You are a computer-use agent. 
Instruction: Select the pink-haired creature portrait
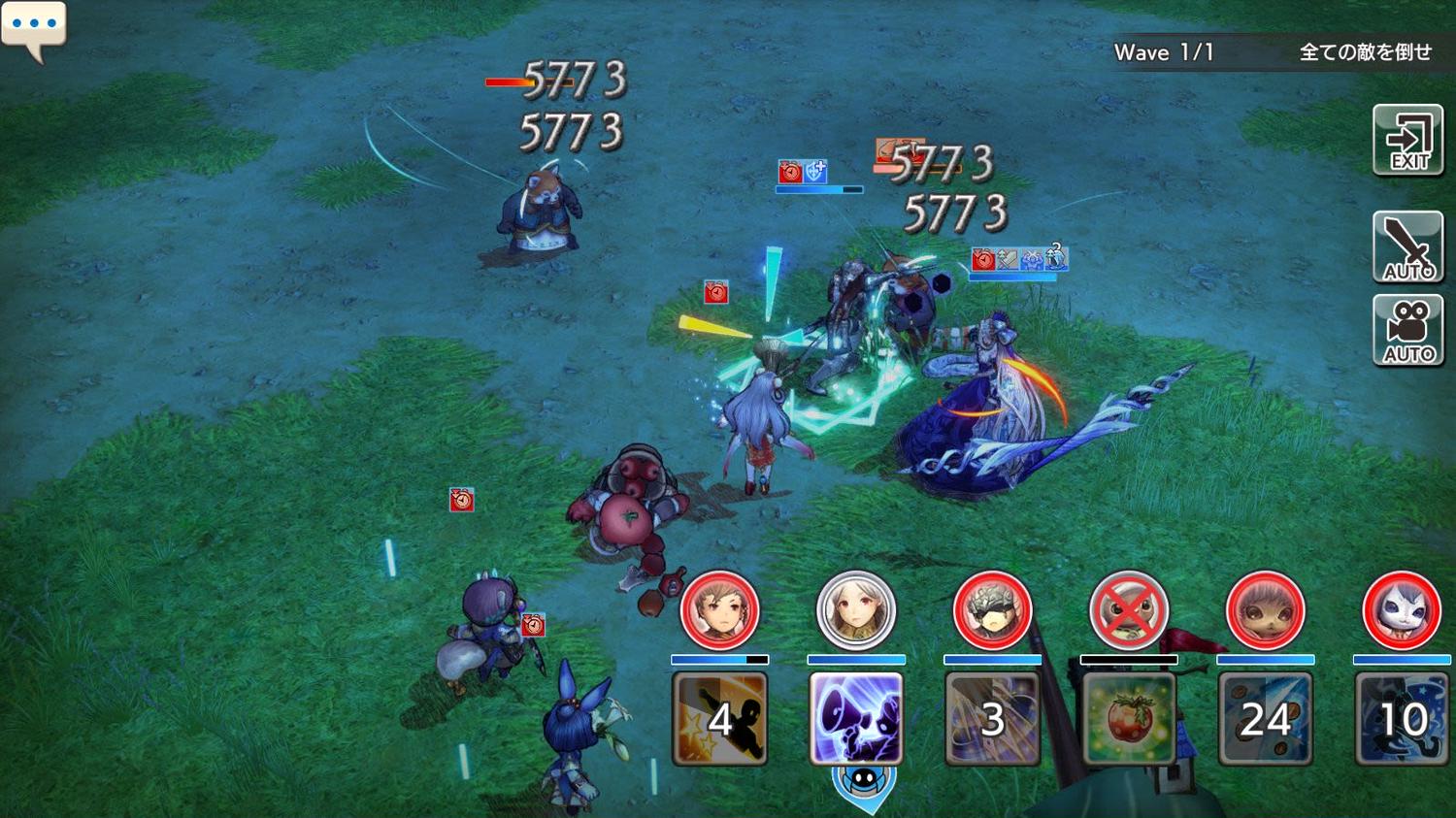[1265, 610]
